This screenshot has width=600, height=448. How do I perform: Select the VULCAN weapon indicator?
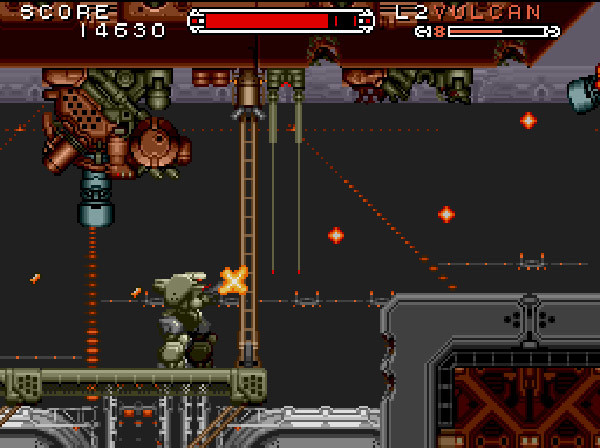coord(488,13)
